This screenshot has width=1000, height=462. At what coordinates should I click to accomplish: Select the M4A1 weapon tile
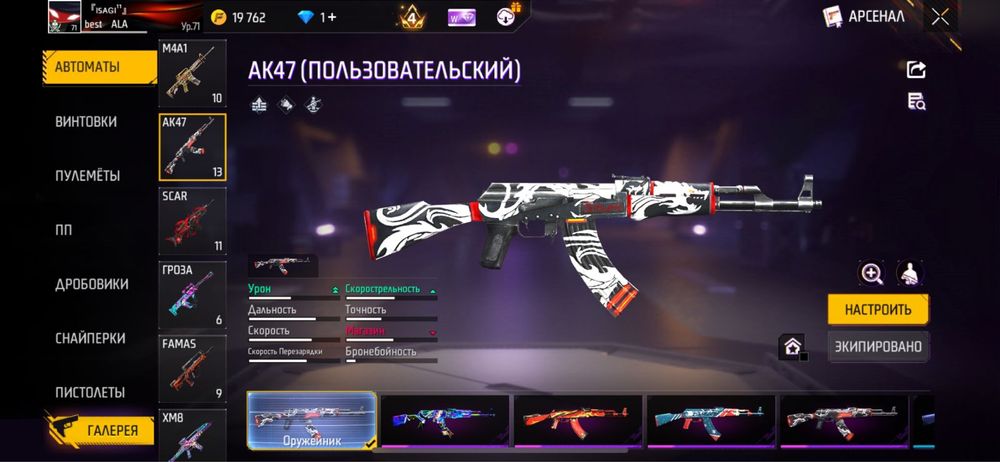coord(192,74)
